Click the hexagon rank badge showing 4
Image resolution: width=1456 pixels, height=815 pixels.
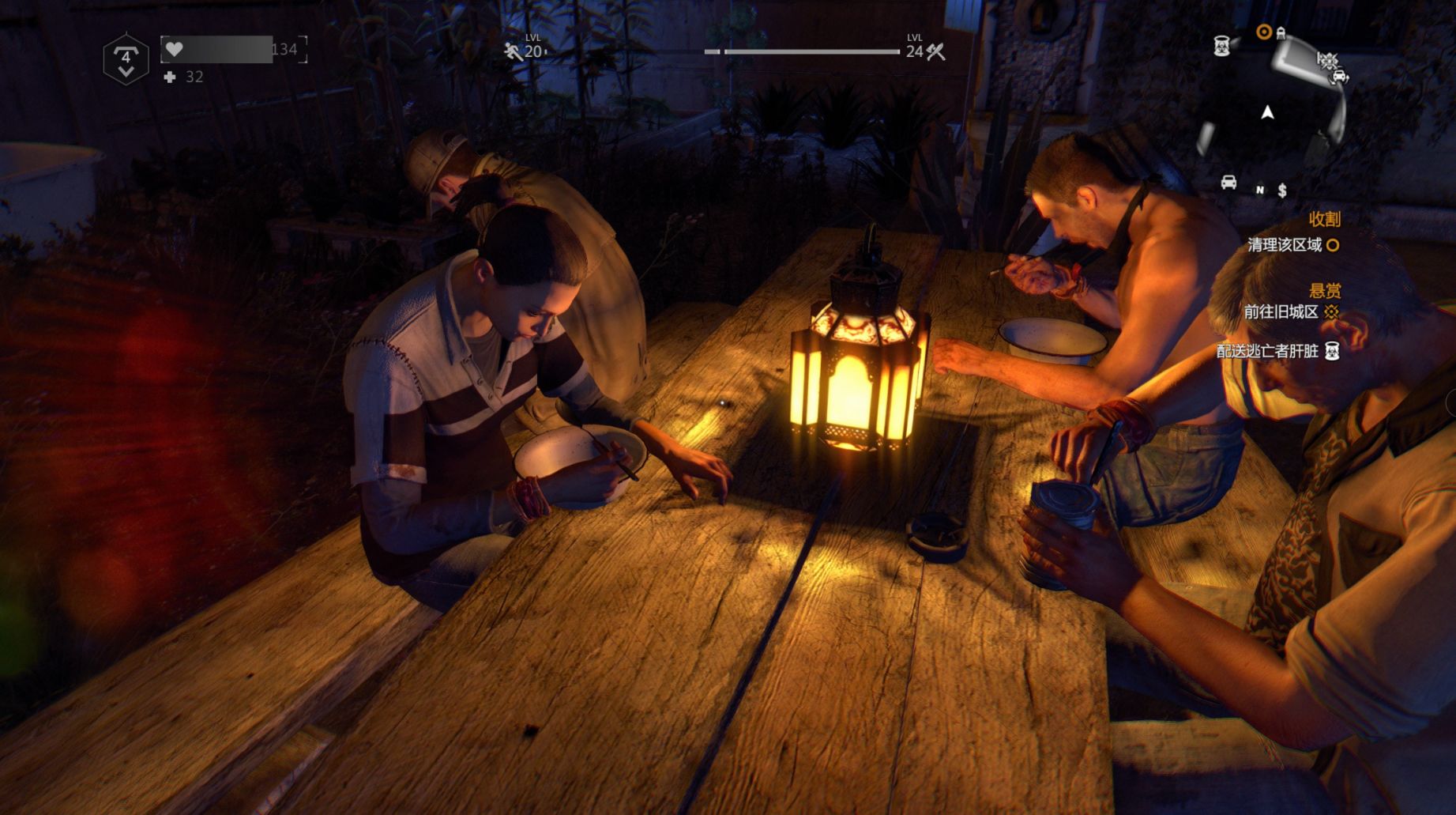point(126,59)
